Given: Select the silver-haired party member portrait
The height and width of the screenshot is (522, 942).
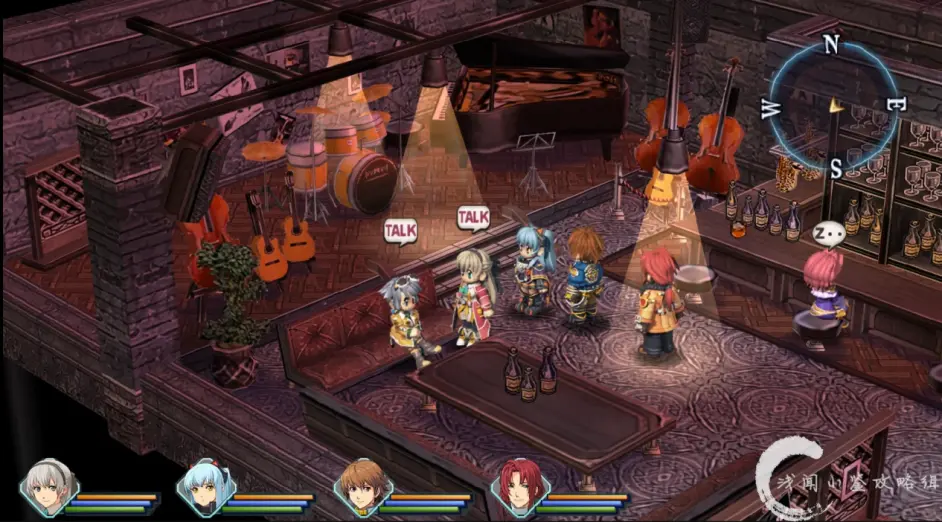Looking at the screenshot, I should point(47,487).
